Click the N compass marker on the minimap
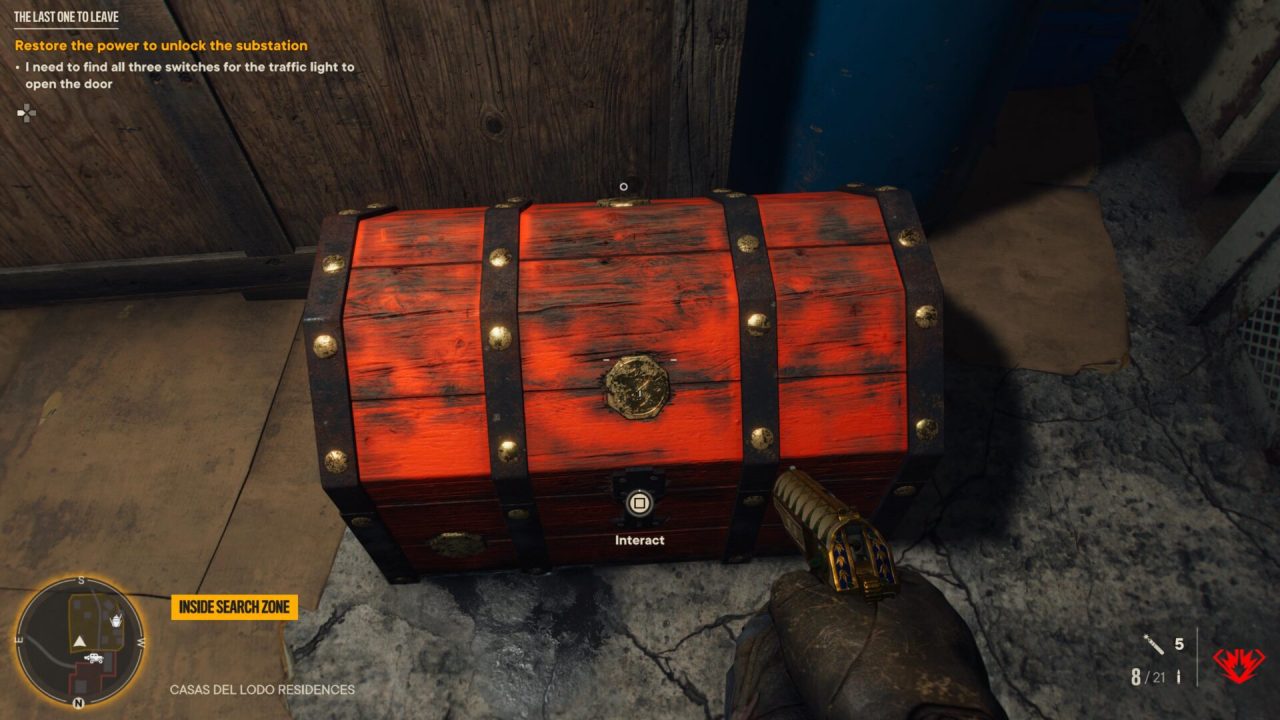Image resolution: width=1280 pixels, height=720 pixels. 78,702
